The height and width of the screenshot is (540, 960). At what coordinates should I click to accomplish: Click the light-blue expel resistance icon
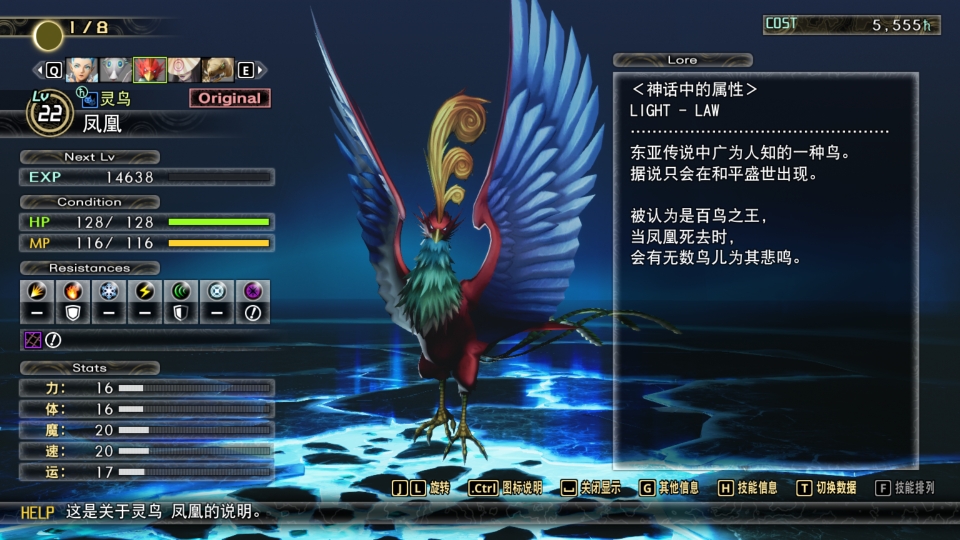click(217, 291)
